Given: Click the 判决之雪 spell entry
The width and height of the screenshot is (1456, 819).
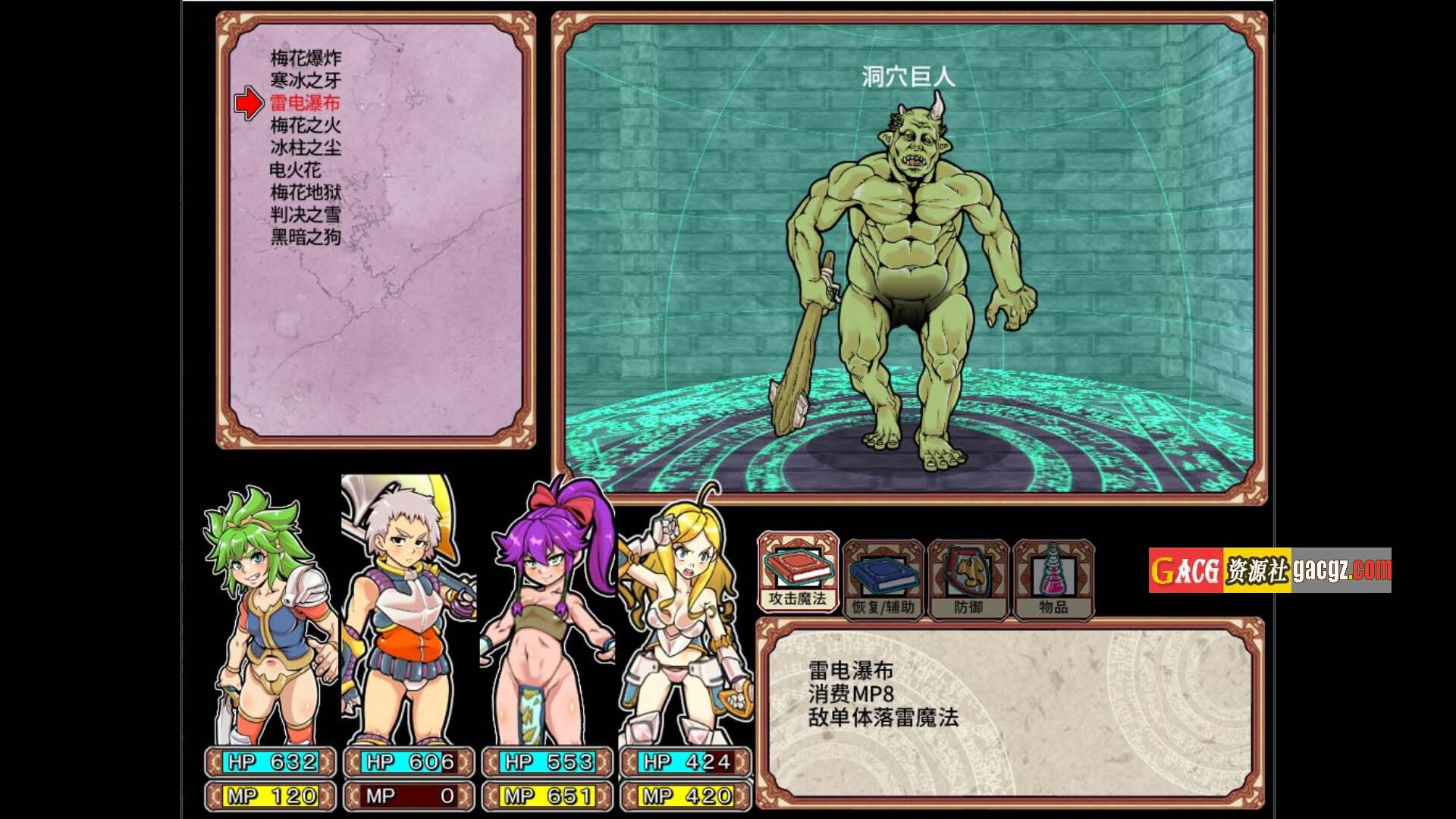Looking at the screenshot, I should (306, 215).
